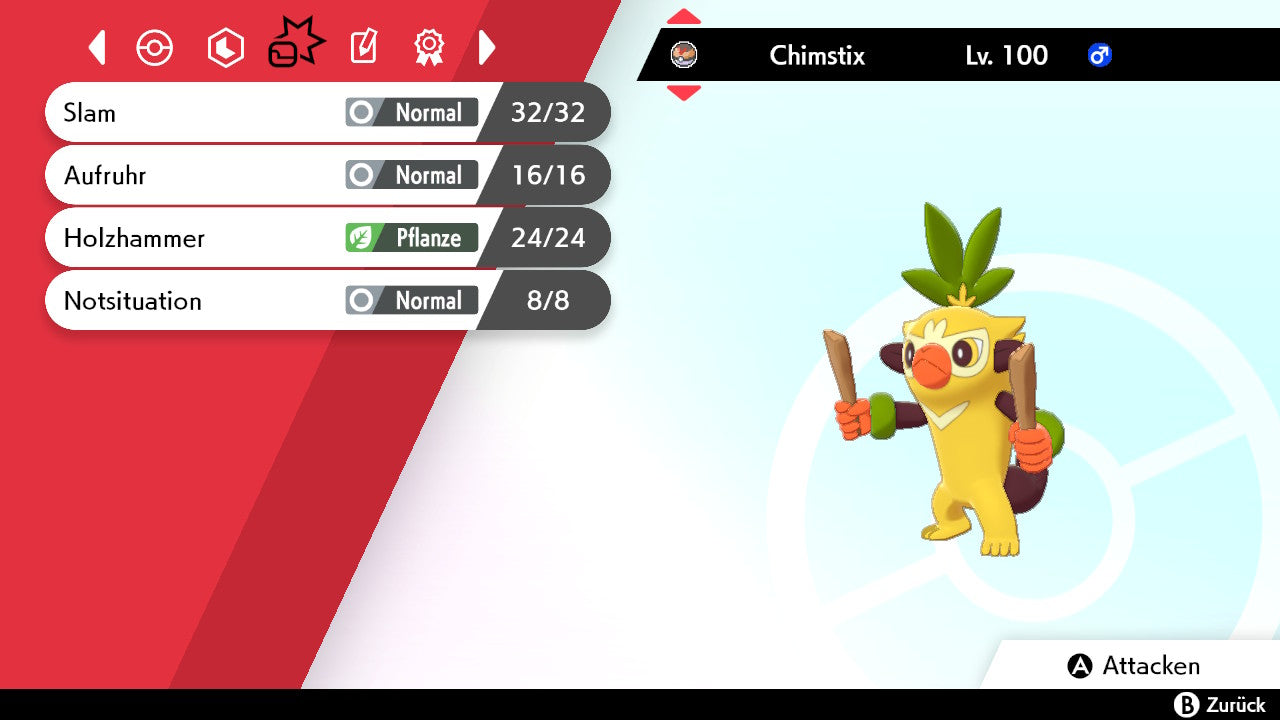Show previous Pokémon with red up arrow
The width and height of the screenshot is (1280, 720).
point(684,17)
